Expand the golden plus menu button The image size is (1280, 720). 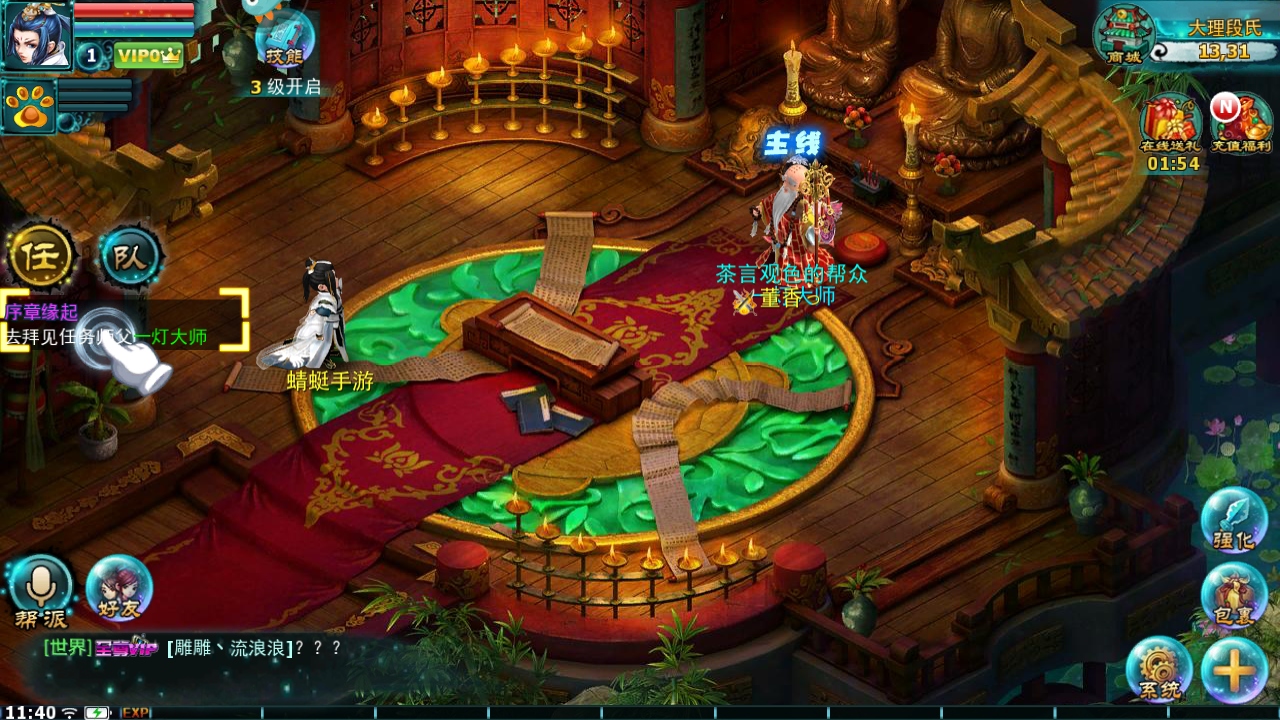[1234, 670]
